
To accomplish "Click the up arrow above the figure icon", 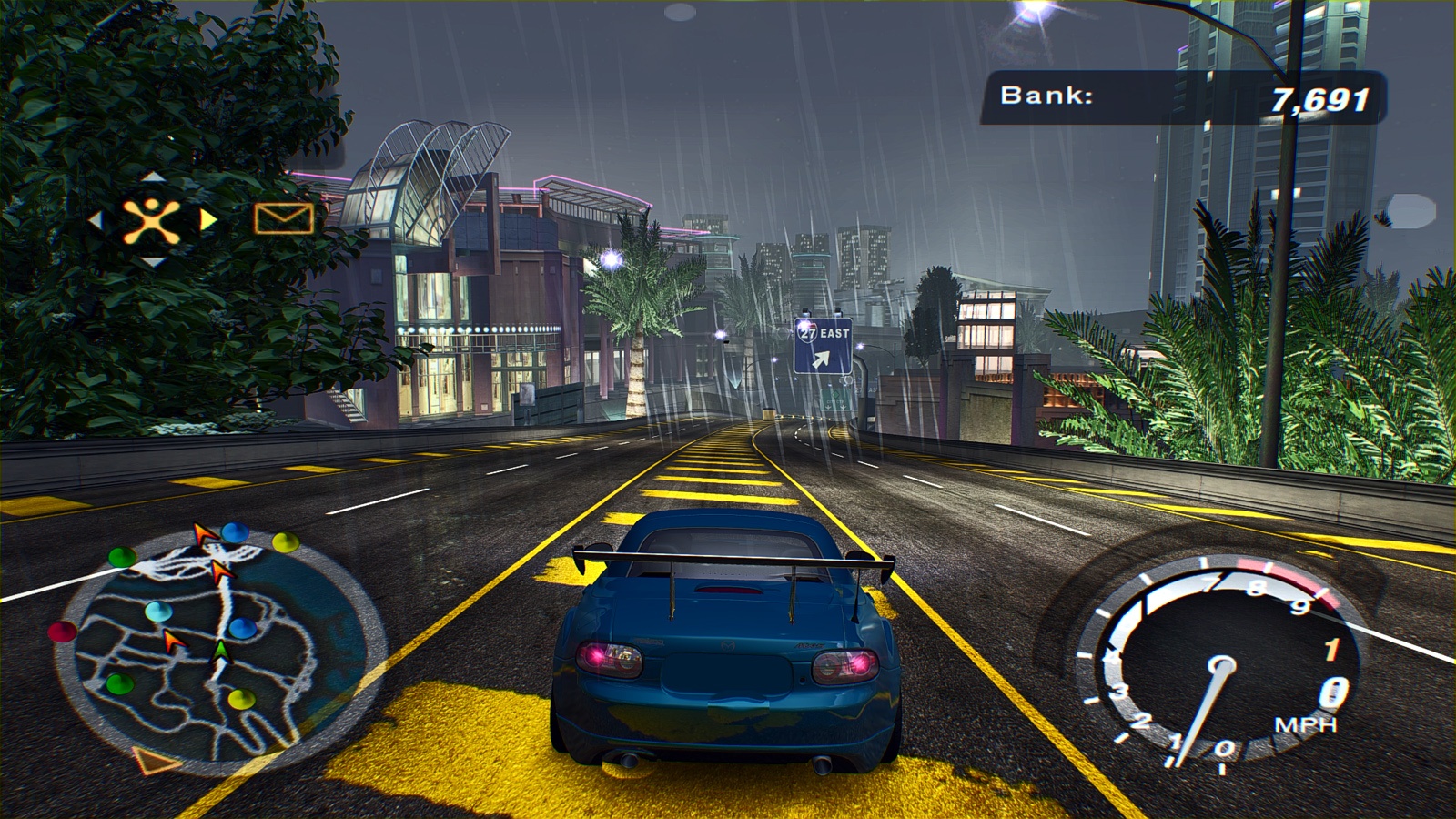I will point(152,177).
